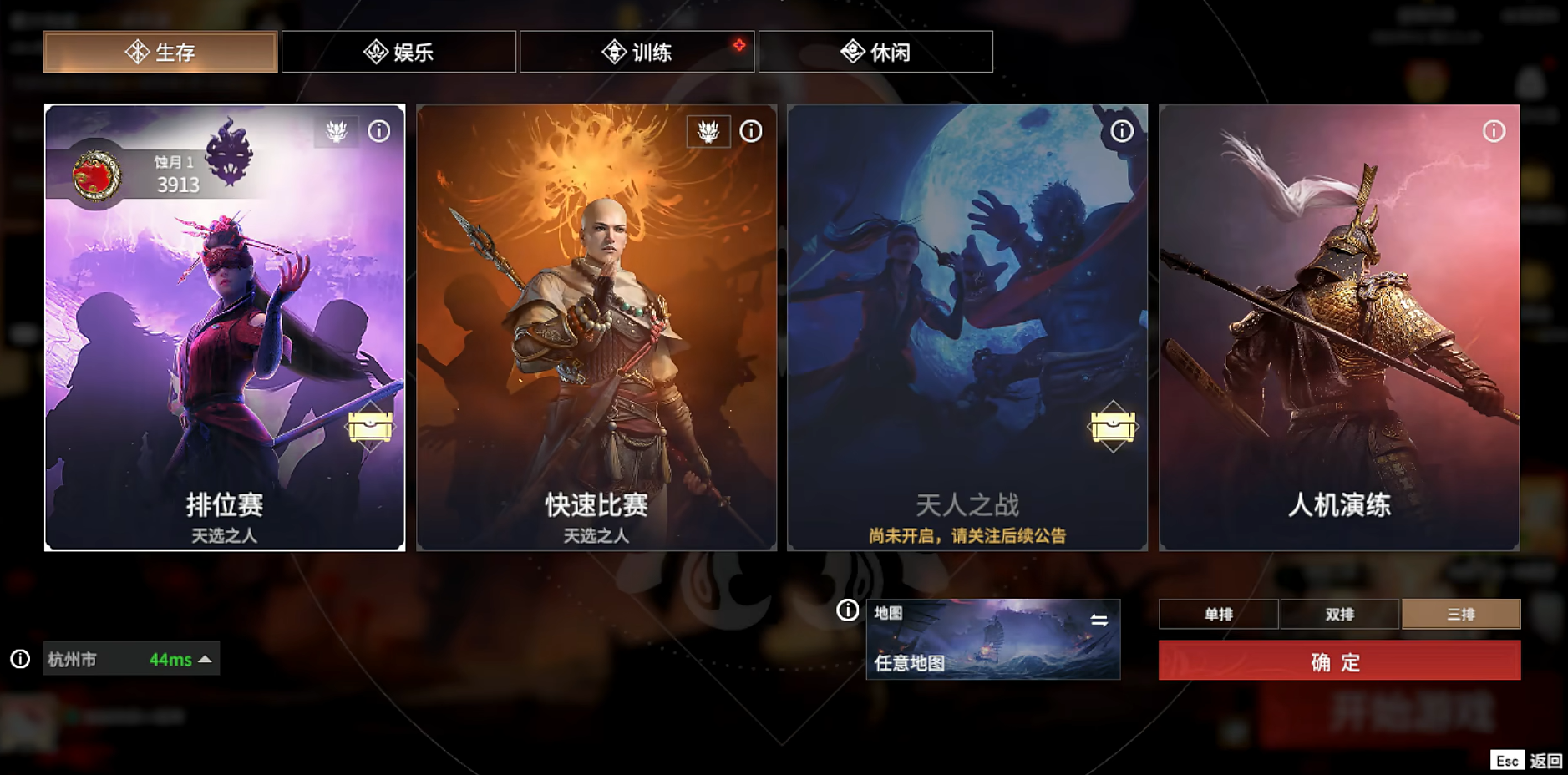Viewport: 1568px width, 775px height.
Task: Select the 三排 trio queue option
Action: point(1461,614)
